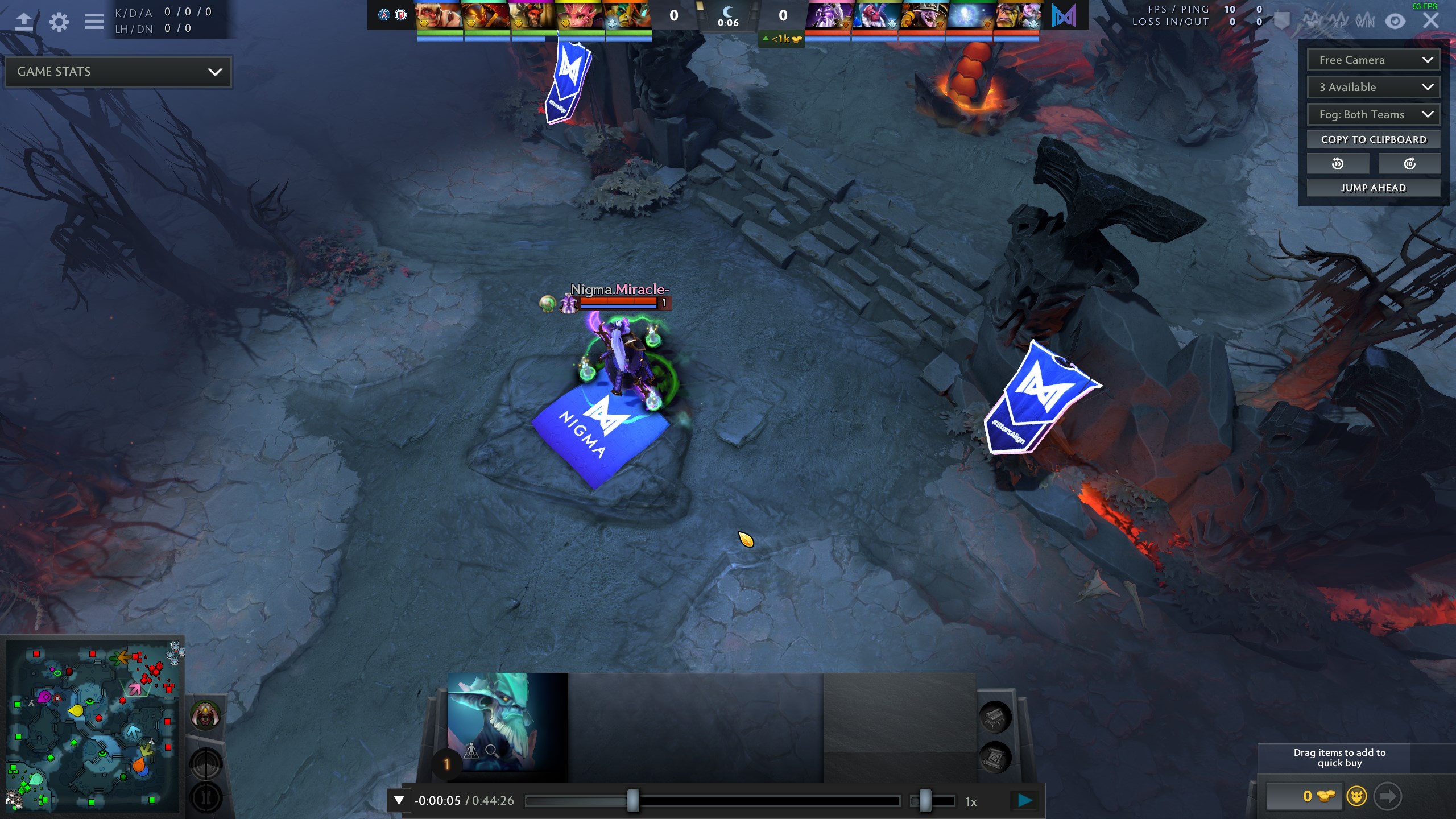The width and height of the screenshot is (1456, 819).
Task: Close the replay with the X button
Action: point(1430,22)
